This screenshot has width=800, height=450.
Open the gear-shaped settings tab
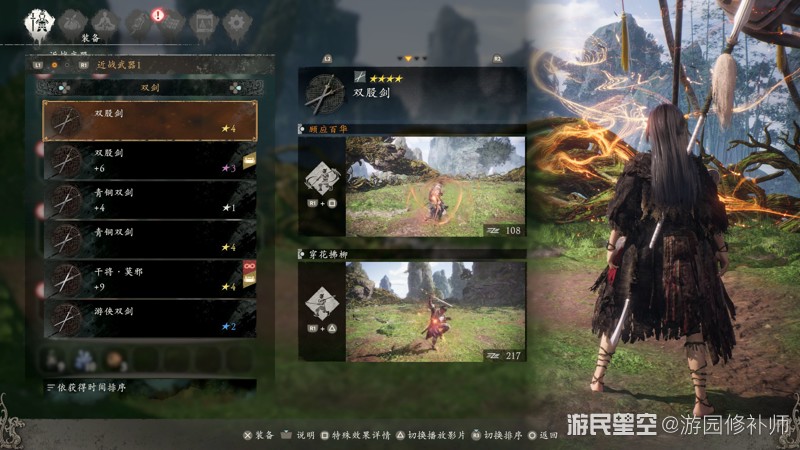click(x=235, y=20)
